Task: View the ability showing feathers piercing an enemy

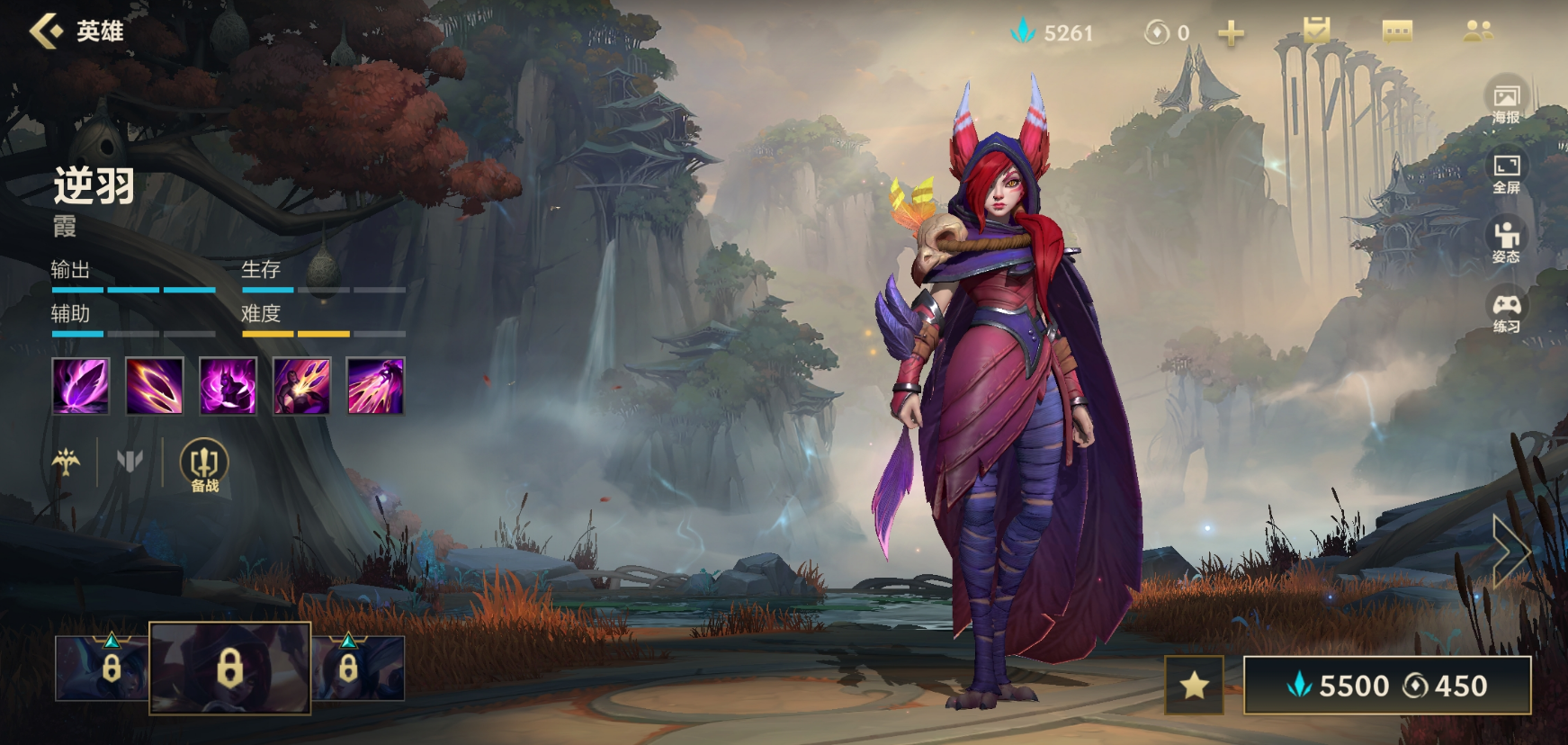Action: [x=302, y=386]
